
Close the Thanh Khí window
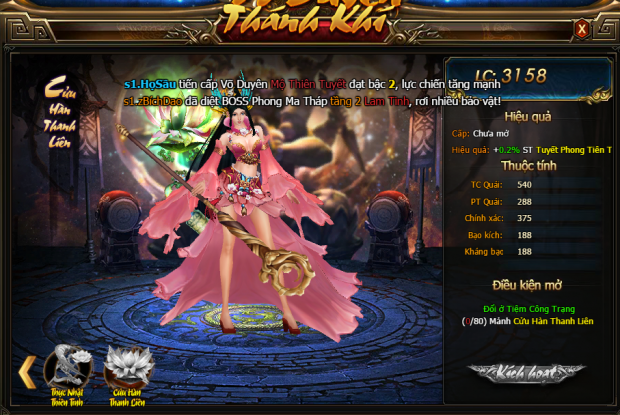point(581,29)
